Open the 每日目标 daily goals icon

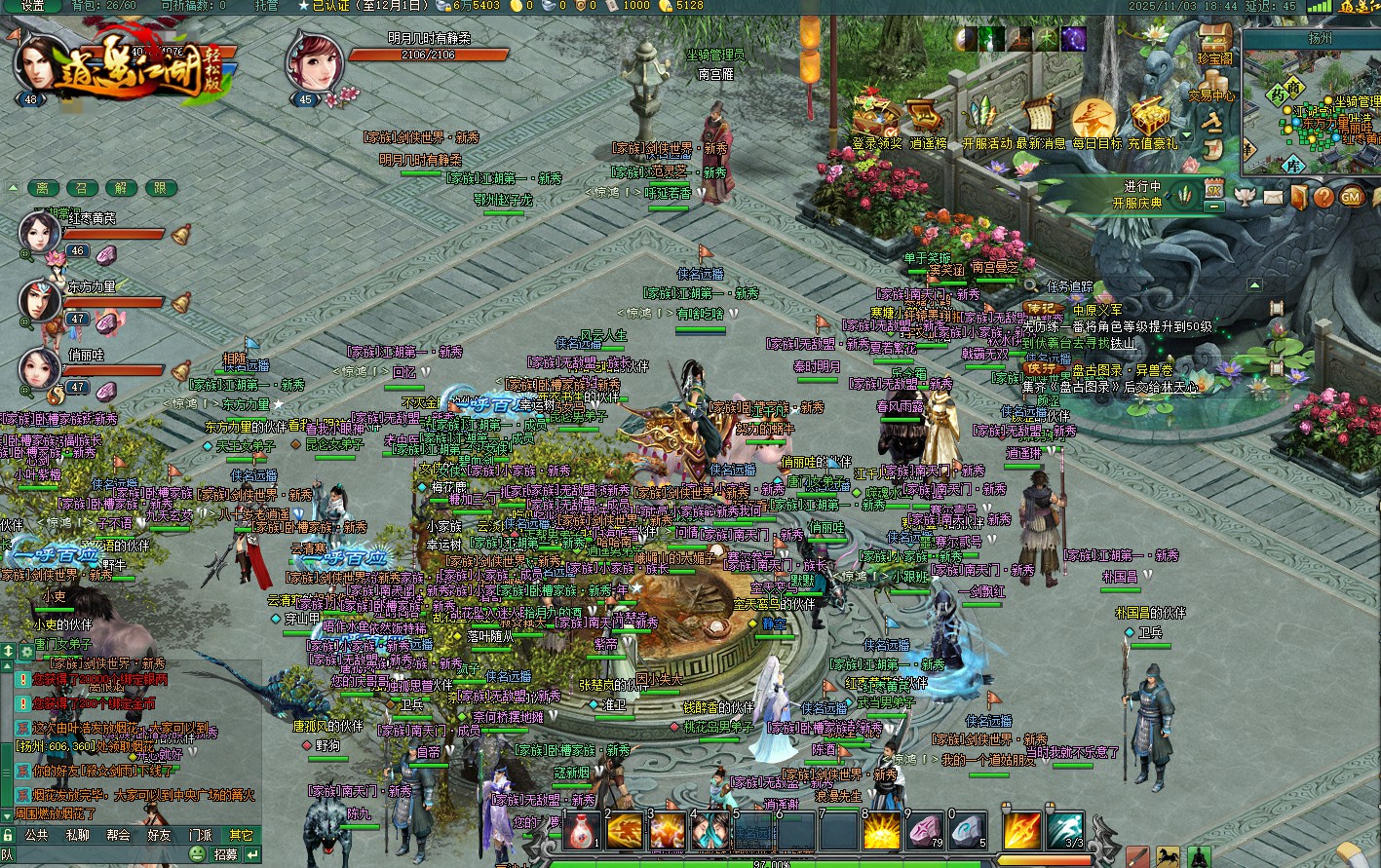pyautogui.click(x=1095, y=120)
